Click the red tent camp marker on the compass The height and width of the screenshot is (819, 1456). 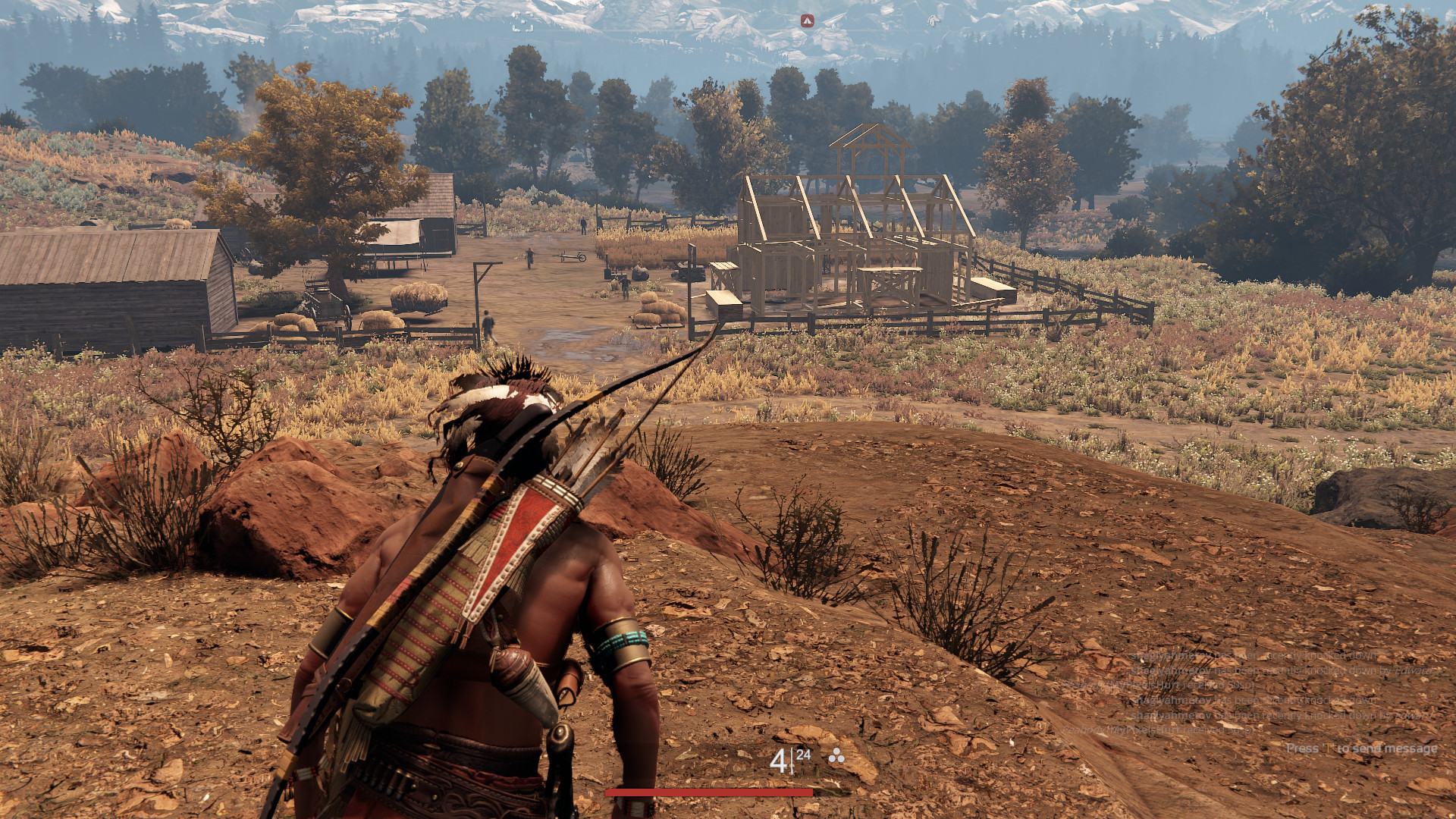pyautogui.click(x=805, y=20)
